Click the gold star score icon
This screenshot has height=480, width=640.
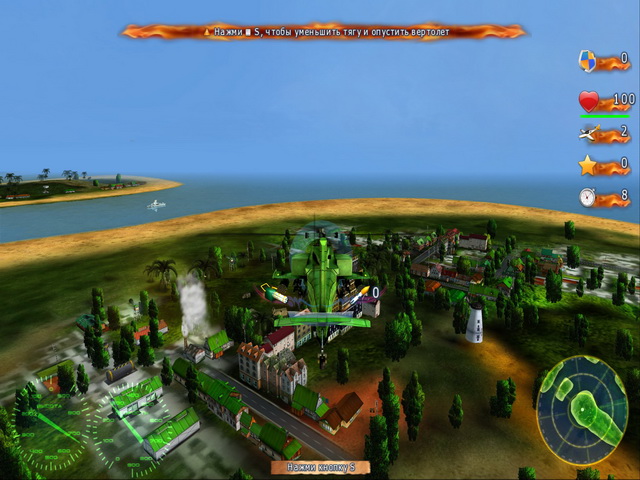(588, 165)
